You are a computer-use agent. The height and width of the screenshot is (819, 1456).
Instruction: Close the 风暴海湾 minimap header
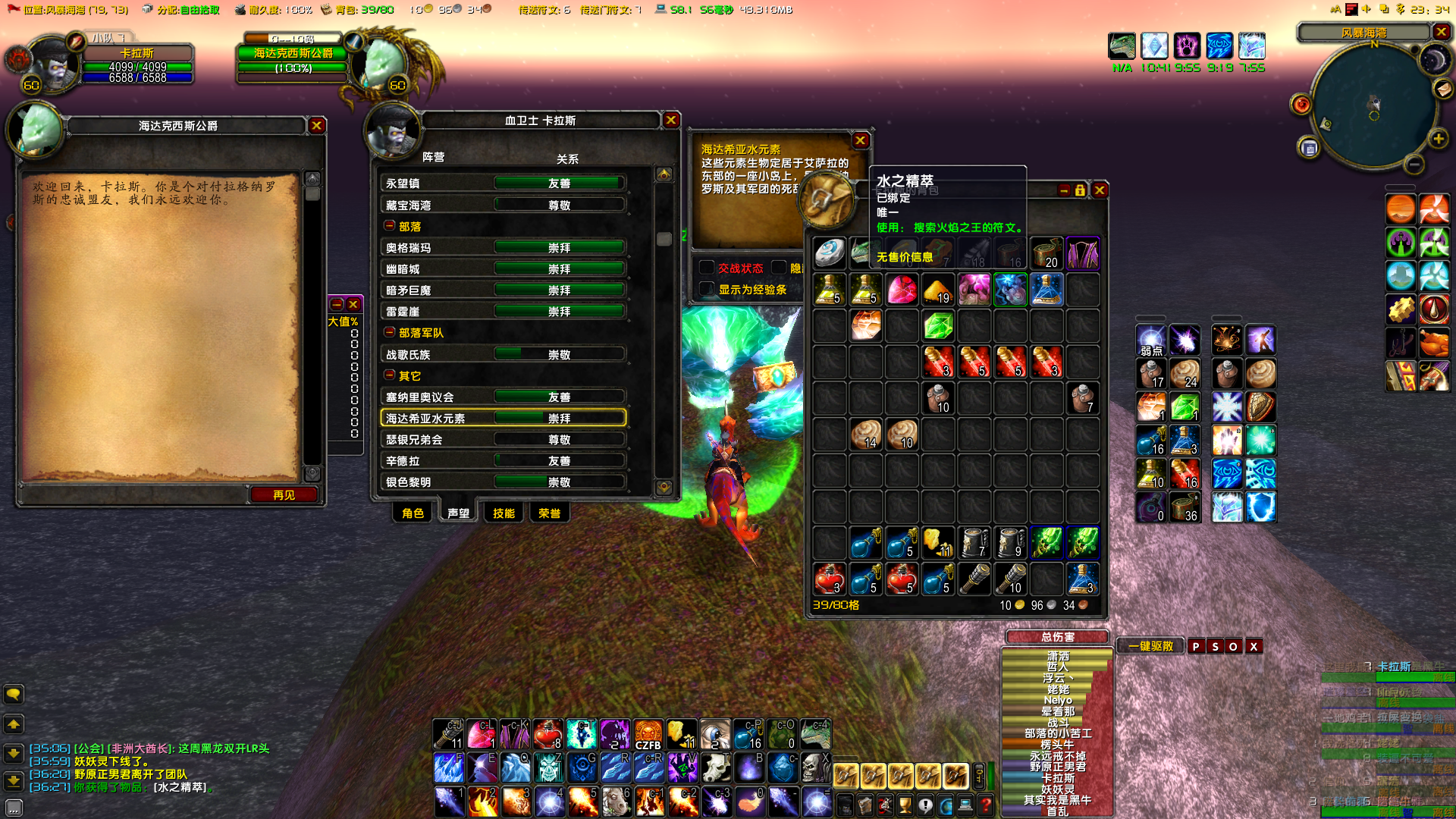pyautogui.click(x=1441, y=32)
